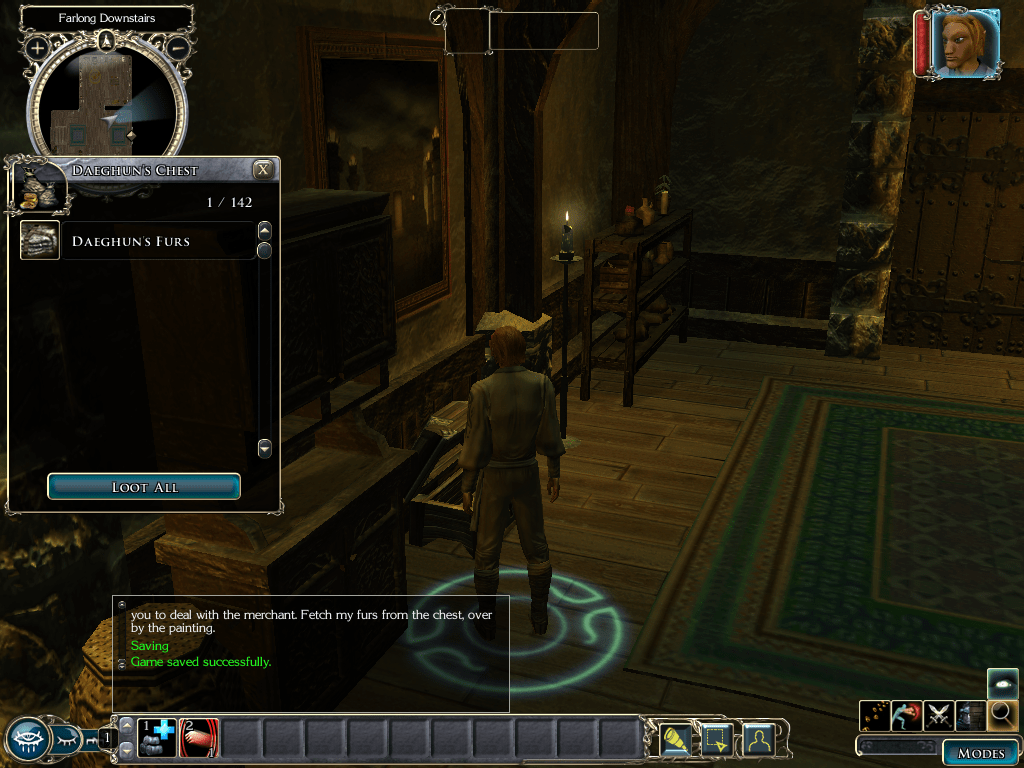Open the yellow silhouette character button
The image size is (1024, 768).
coord(759,739)
